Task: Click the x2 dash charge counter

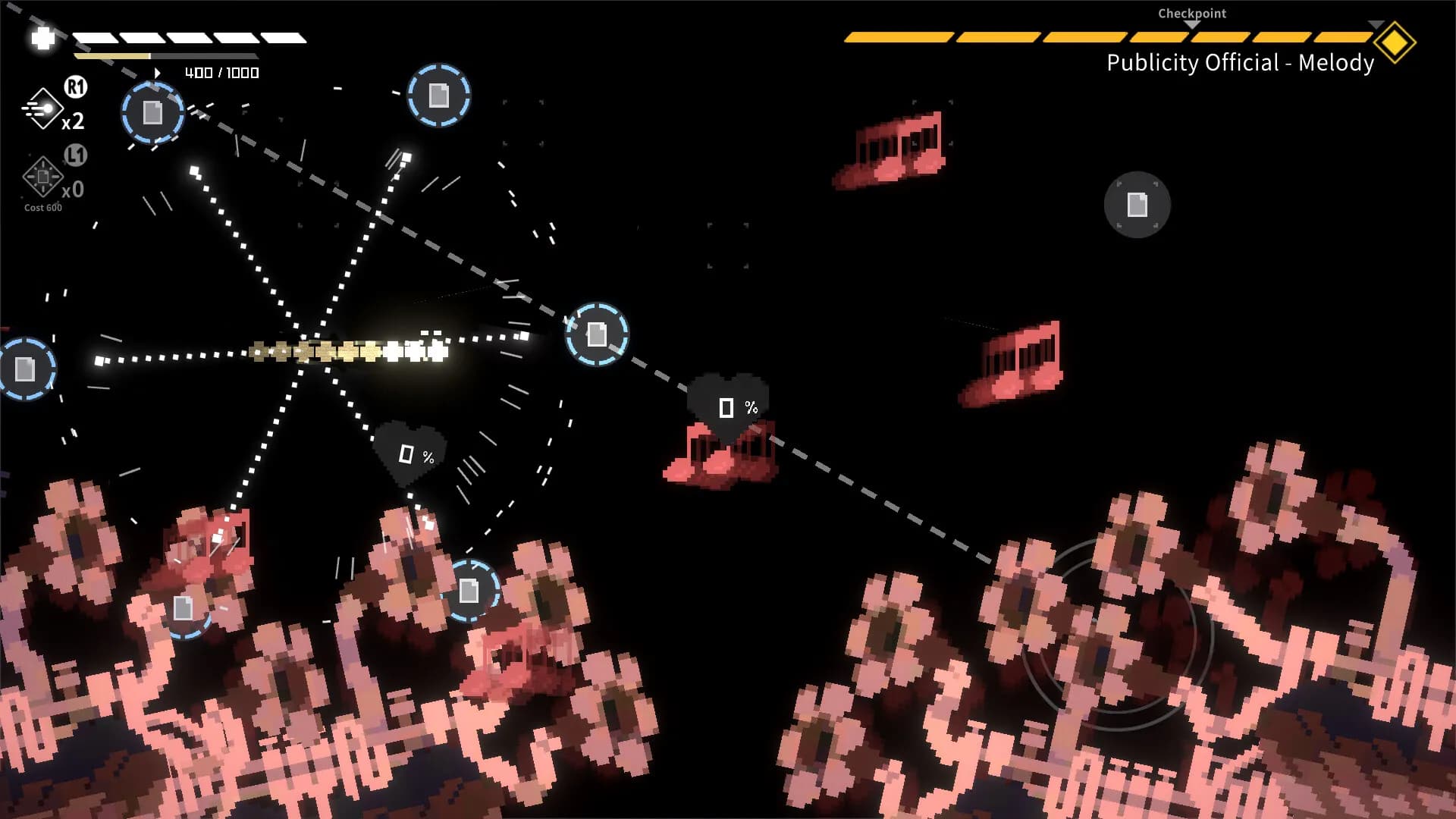Action: 74,124
